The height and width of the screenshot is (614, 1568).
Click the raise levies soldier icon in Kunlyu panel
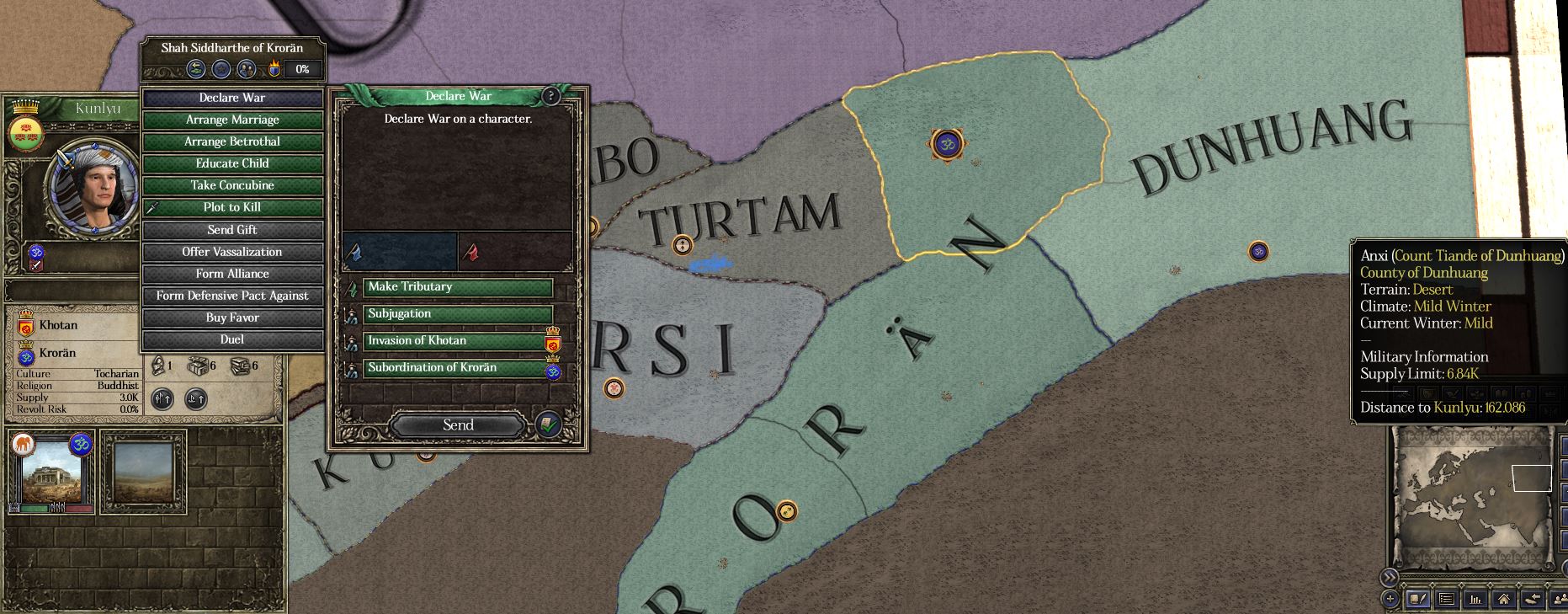click(x=163, y=399)
